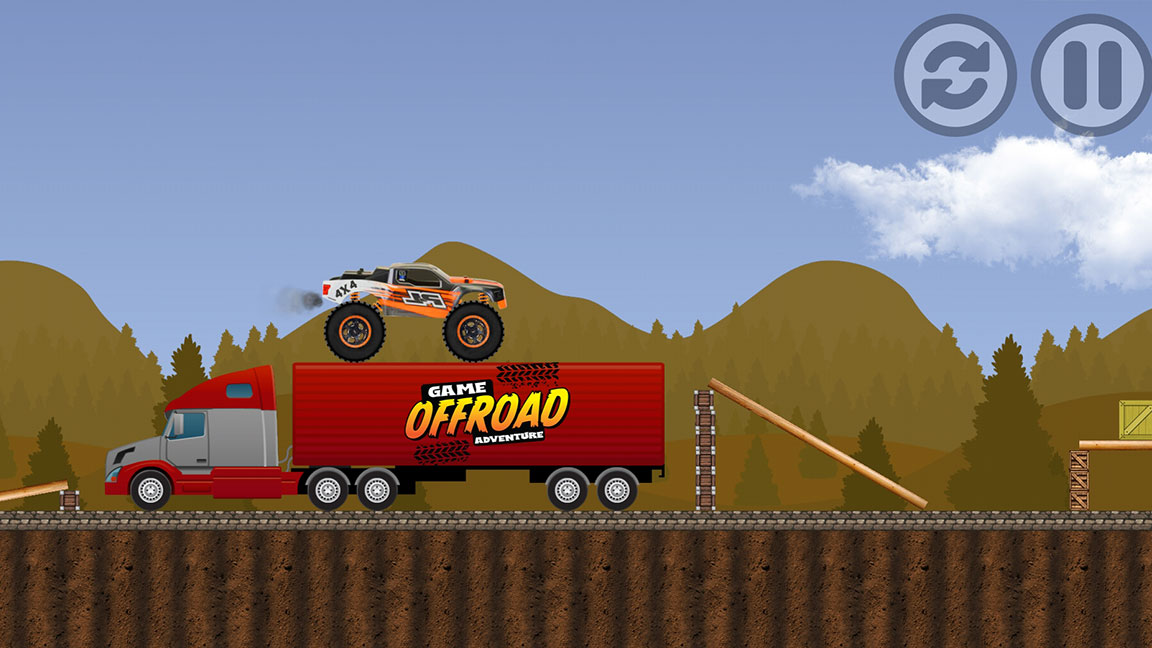Restart the level with the circular arrows button
Image resolution: width=1152 pixels, height=648 pixels.
click(955, 75)
